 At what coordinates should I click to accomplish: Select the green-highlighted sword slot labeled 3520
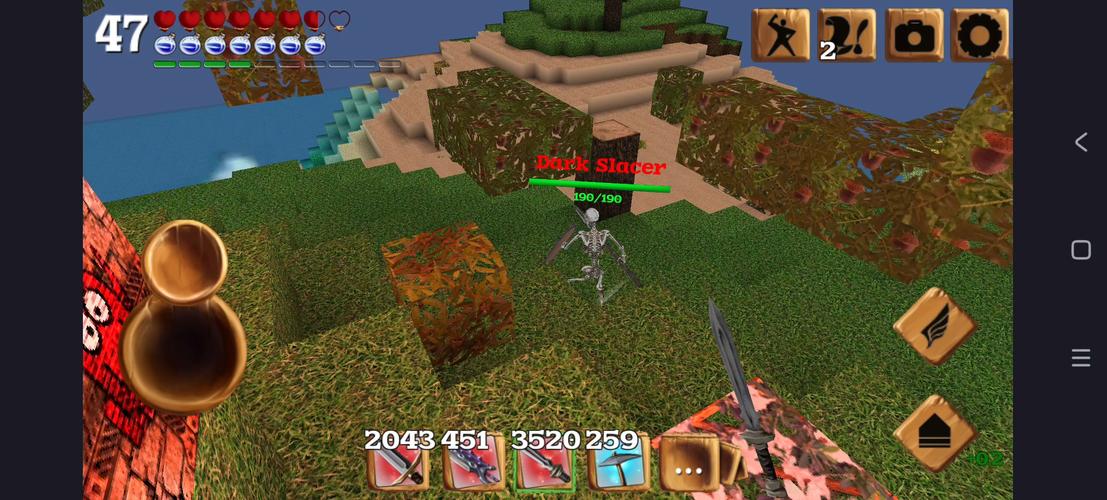[x=544, y=466]
